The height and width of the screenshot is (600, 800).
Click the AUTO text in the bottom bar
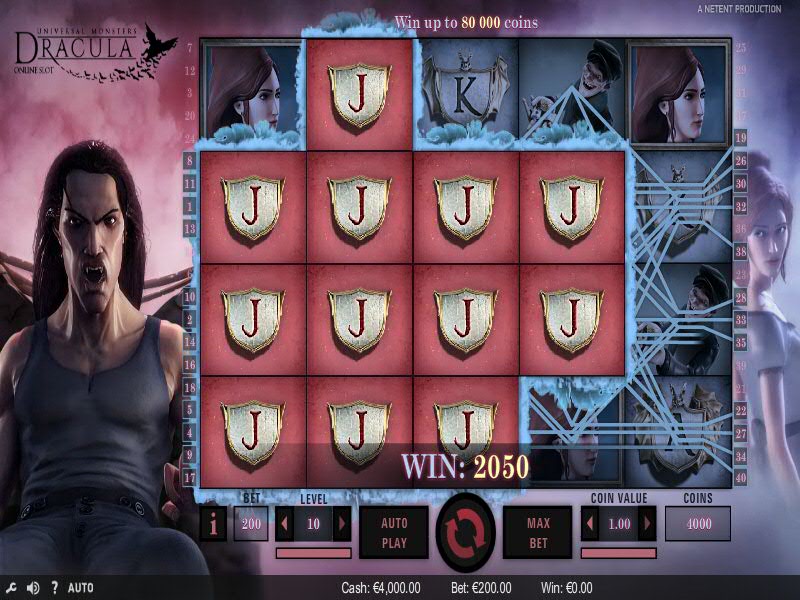coord(81,588)
